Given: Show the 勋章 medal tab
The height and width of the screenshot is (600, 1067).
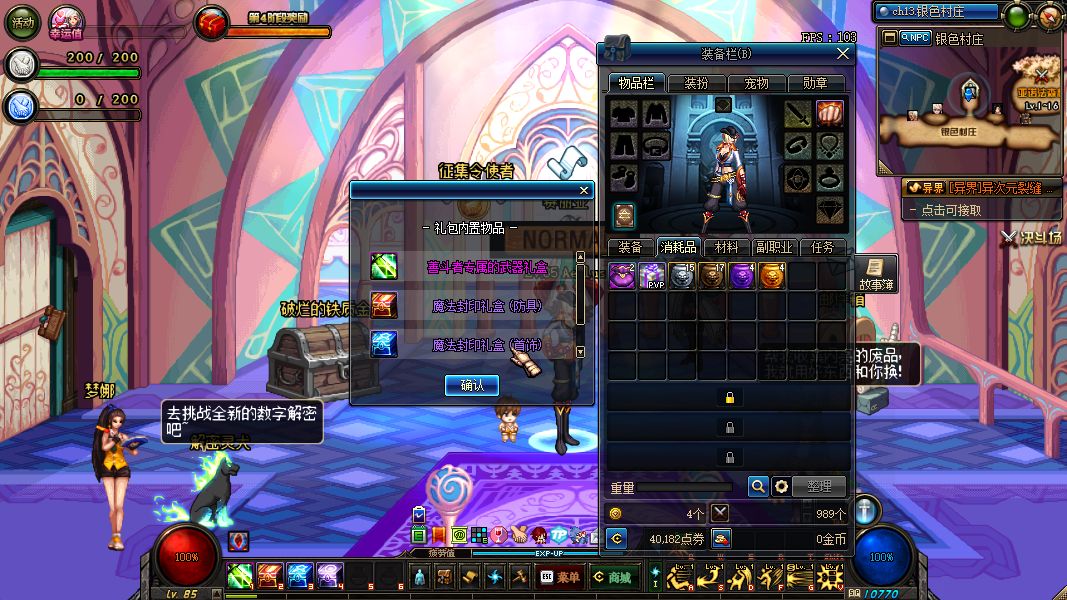Looking at the screenshot, I should (x=816, y=84).
